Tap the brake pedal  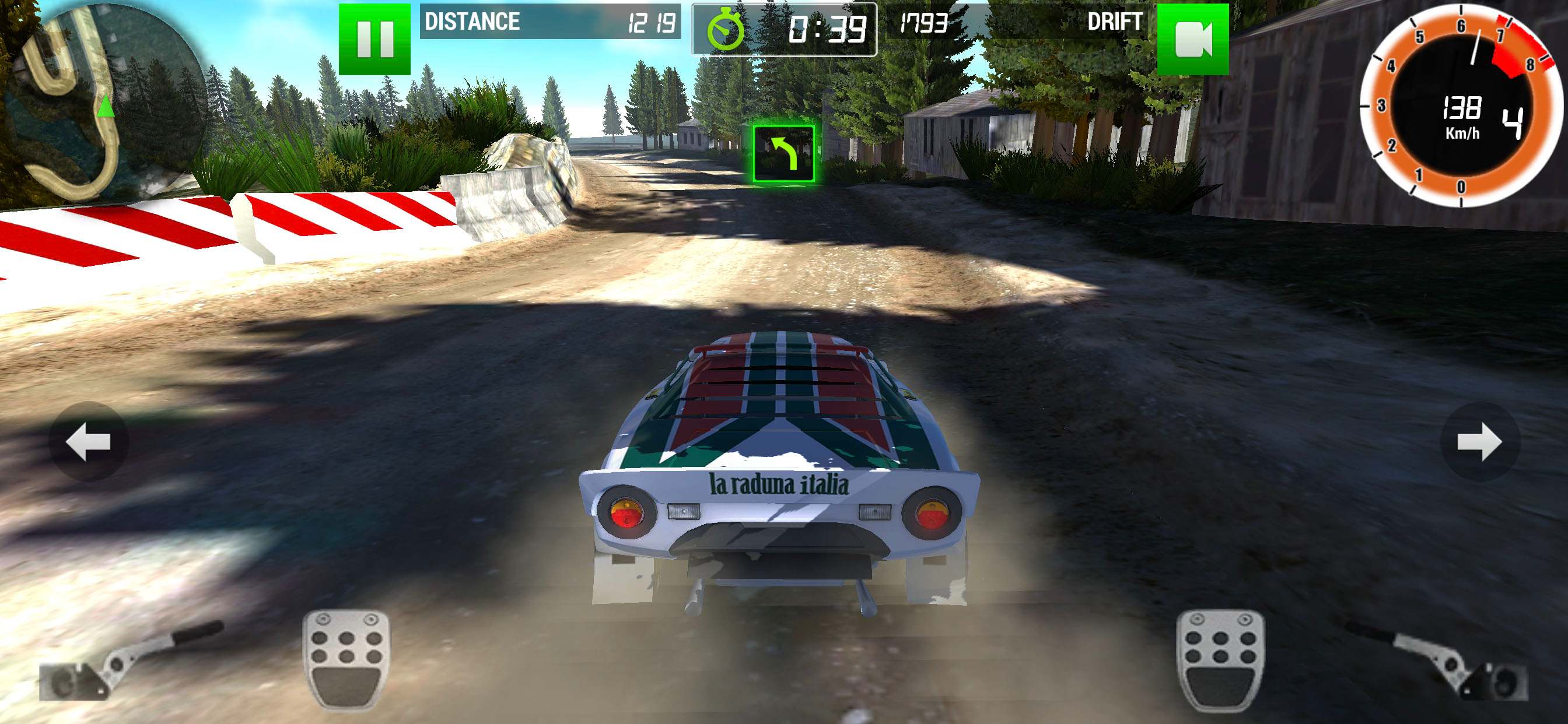pyautogui.click(x=346, y=660)
